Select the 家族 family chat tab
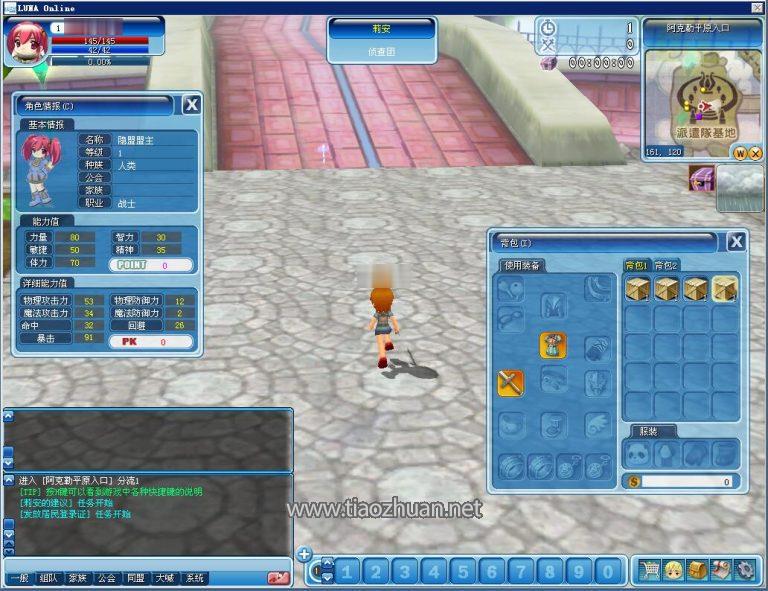Viewport: 768px width, 591px height. 78,578
